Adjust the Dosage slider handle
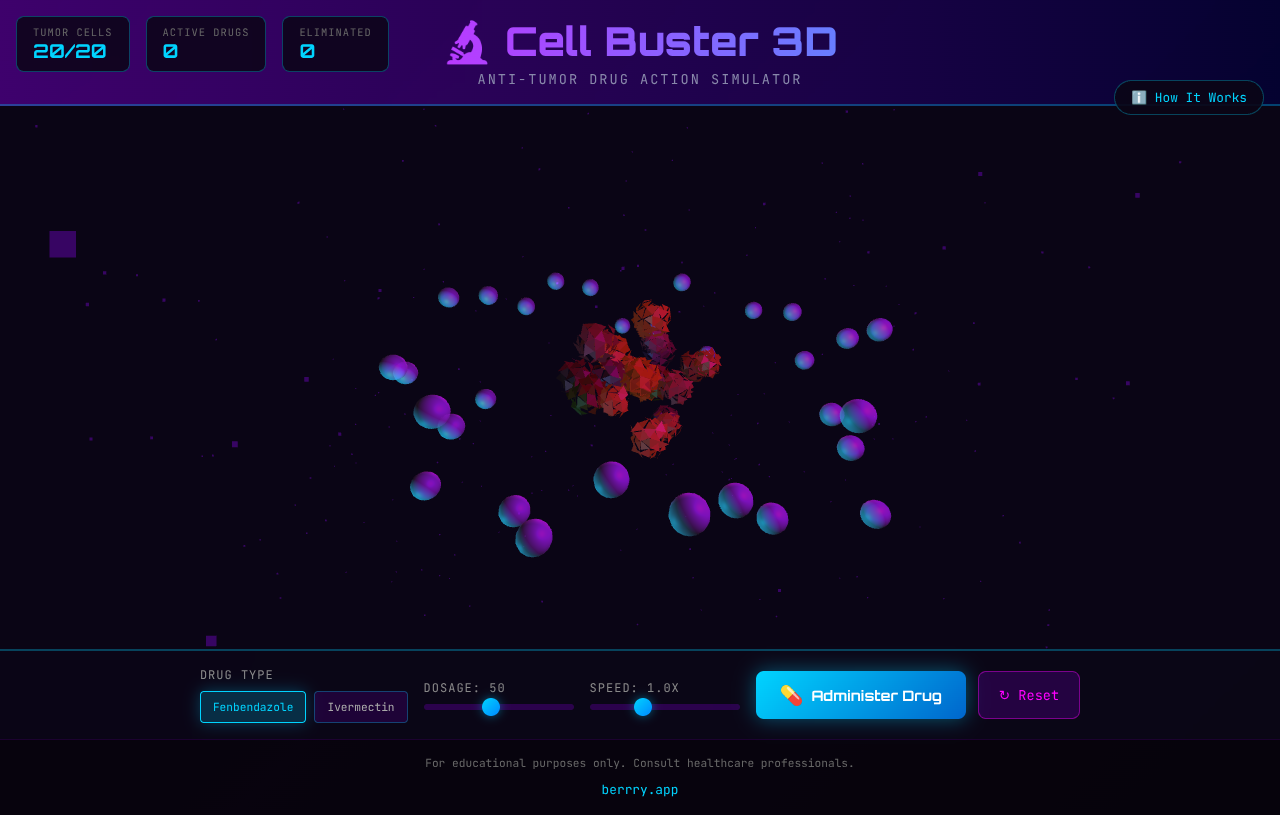 tap(490, 707)
